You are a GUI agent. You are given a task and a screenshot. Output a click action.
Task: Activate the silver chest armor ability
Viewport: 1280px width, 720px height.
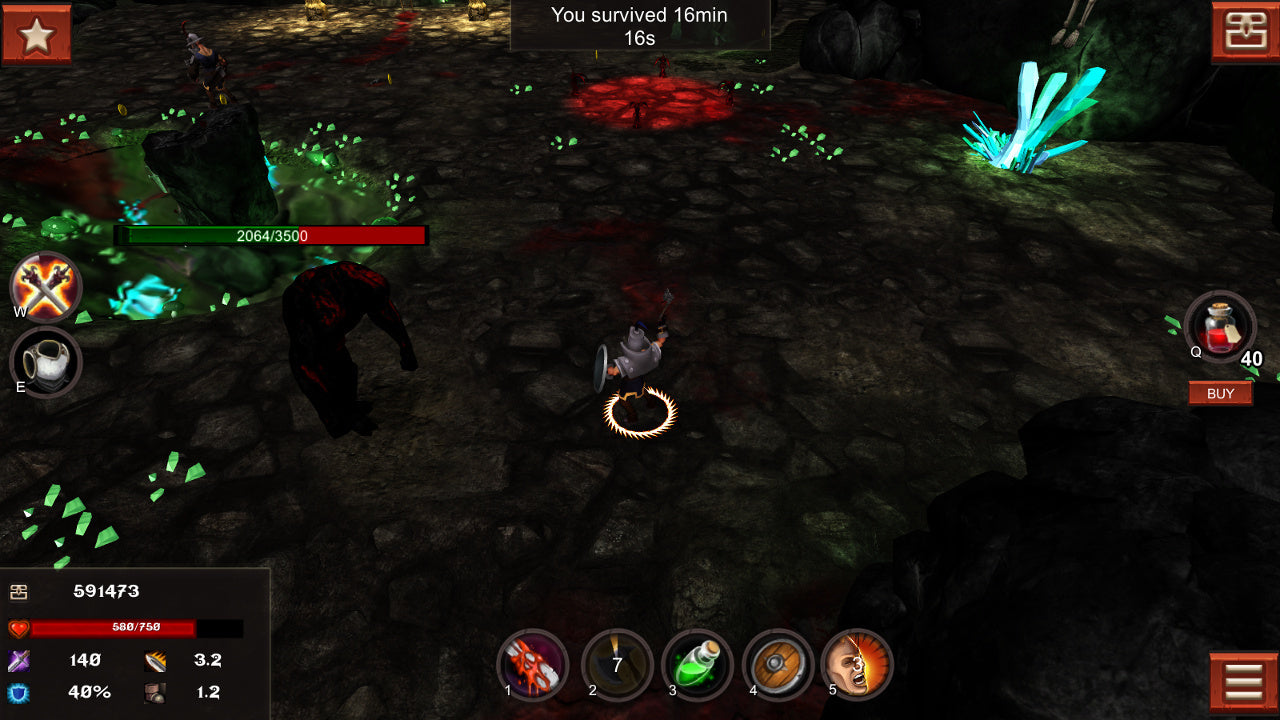pyautogui.click(x=46, y=362)
